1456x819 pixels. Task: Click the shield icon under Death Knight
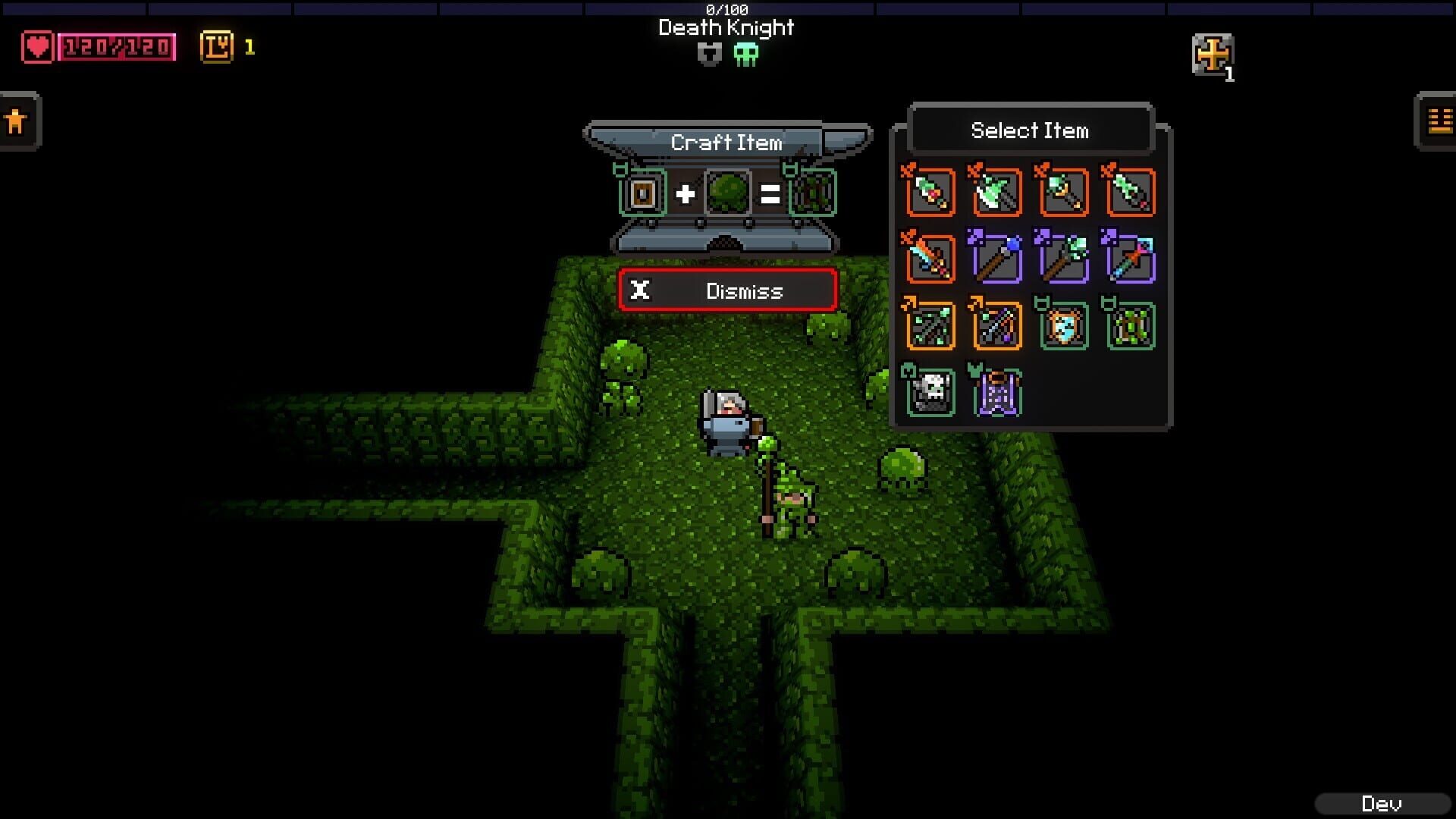pyautogui.click(x=710, y=55)
